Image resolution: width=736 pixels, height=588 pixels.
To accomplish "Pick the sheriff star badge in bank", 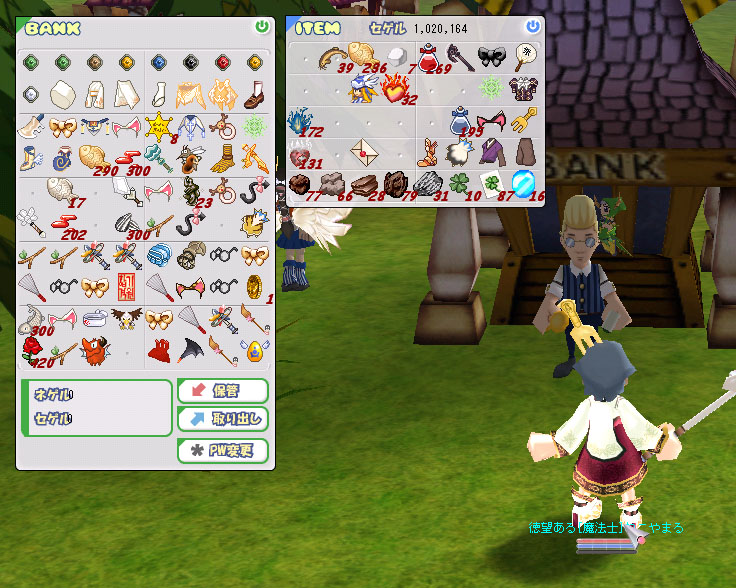I will [158, 127].
